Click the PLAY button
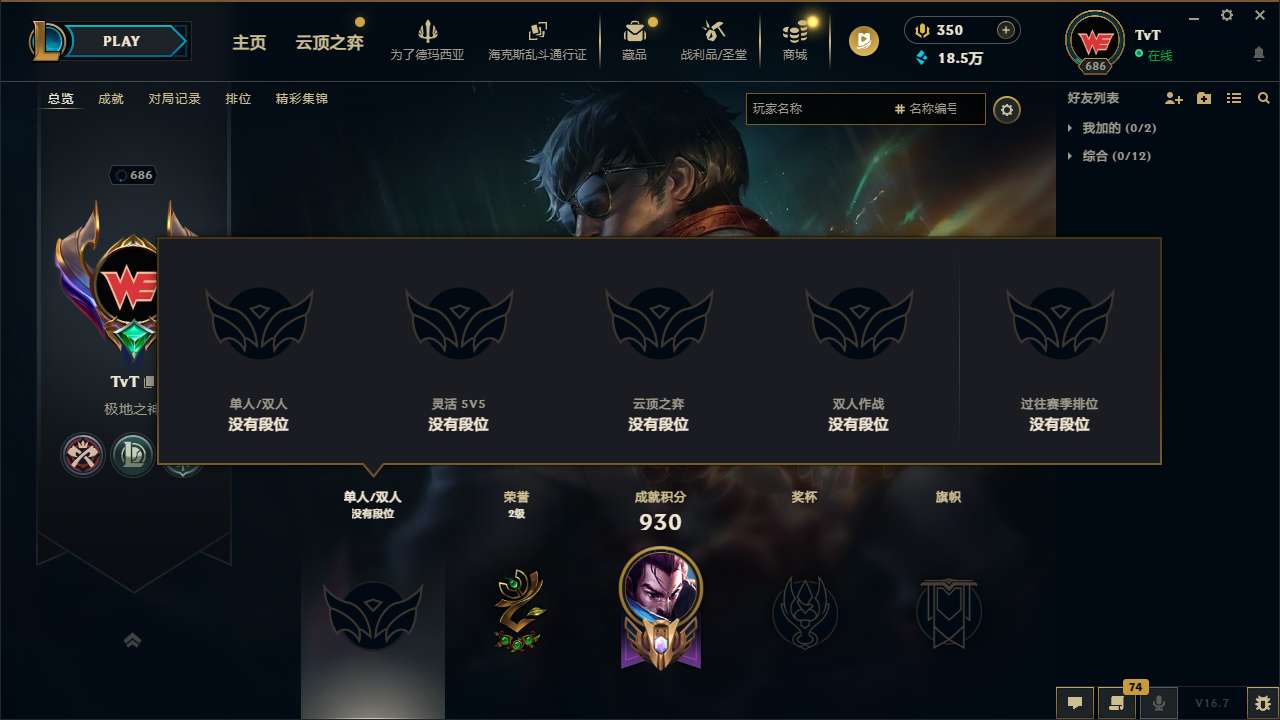Screen dimensions: 1280x720 (x=122, y=41)
